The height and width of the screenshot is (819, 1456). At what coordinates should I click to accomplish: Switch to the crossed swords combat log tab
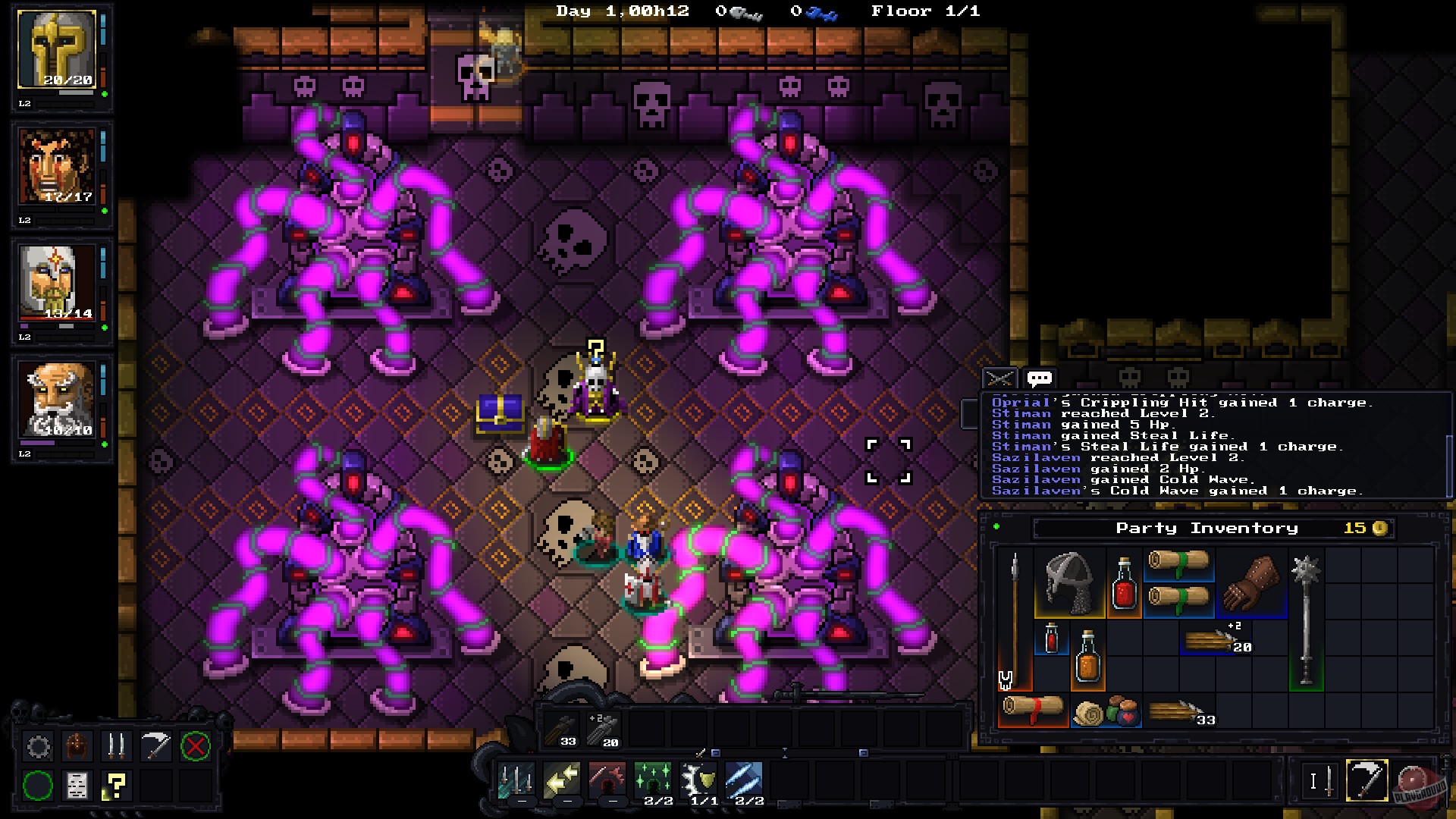tap(1000, 377)
